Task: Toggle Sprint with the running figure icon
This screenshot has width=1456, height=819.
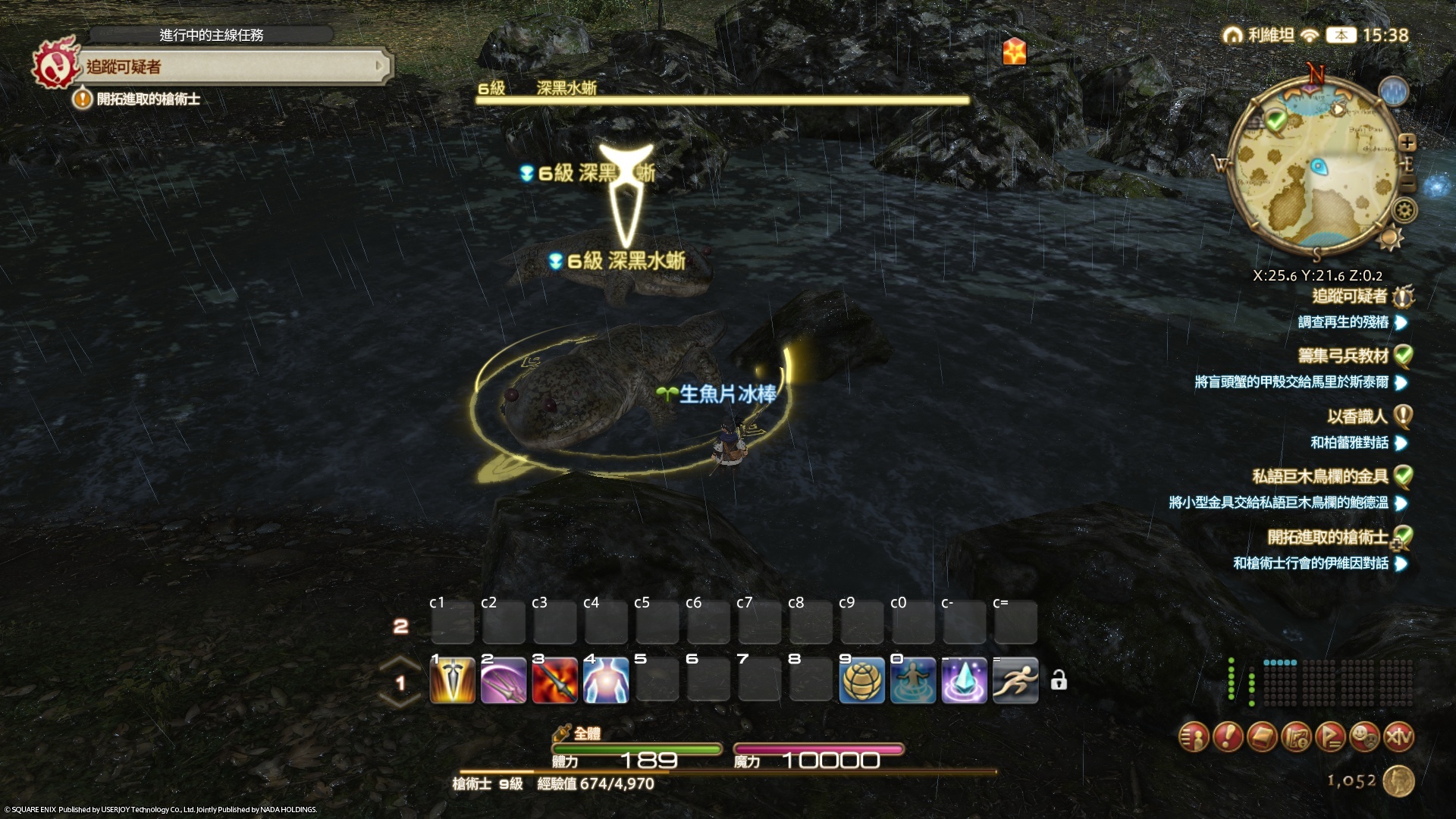Action: [x=1015, y=680]
